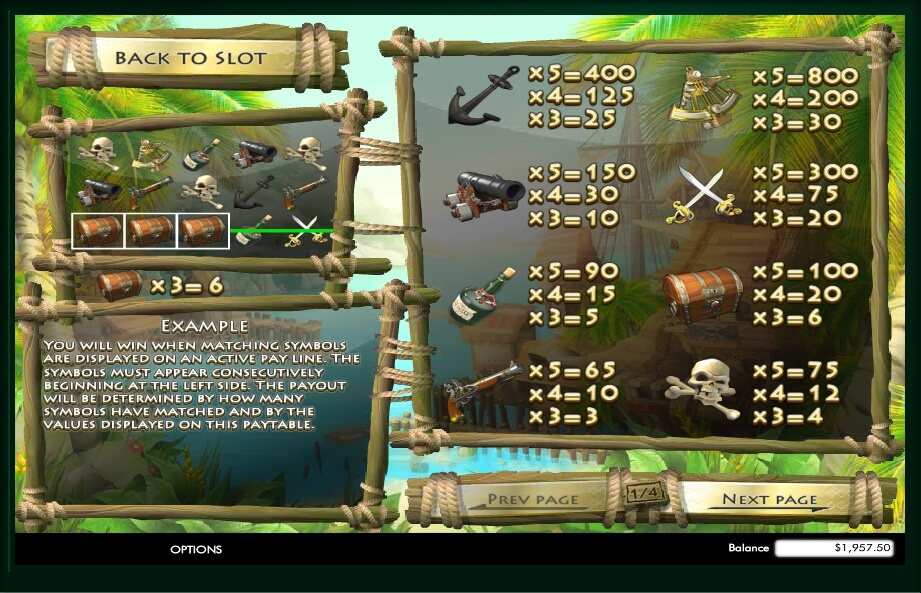The height and width of the screenshot is (593, 921).
Task: Return to the game via Back to Slot
Action: tap(190, 58)
